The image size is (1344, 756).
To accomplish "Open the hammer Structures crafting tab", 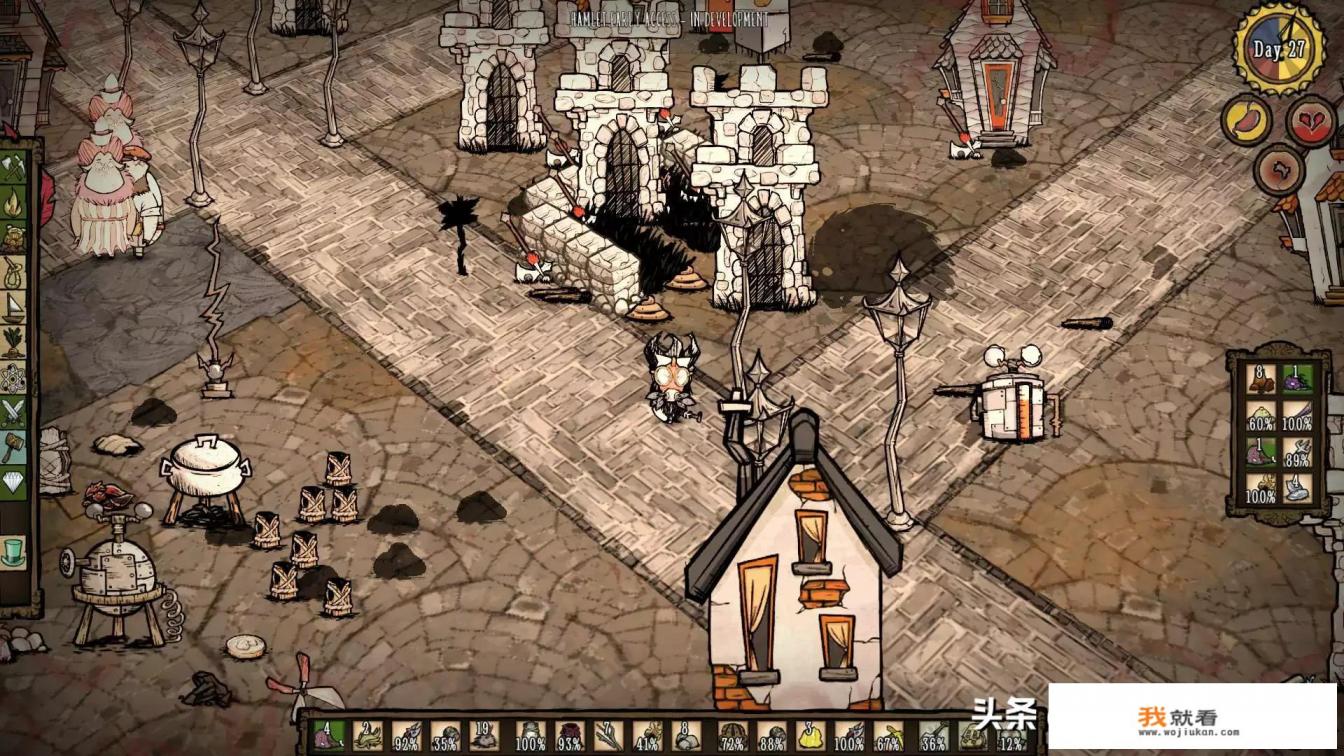I will 13,446.
